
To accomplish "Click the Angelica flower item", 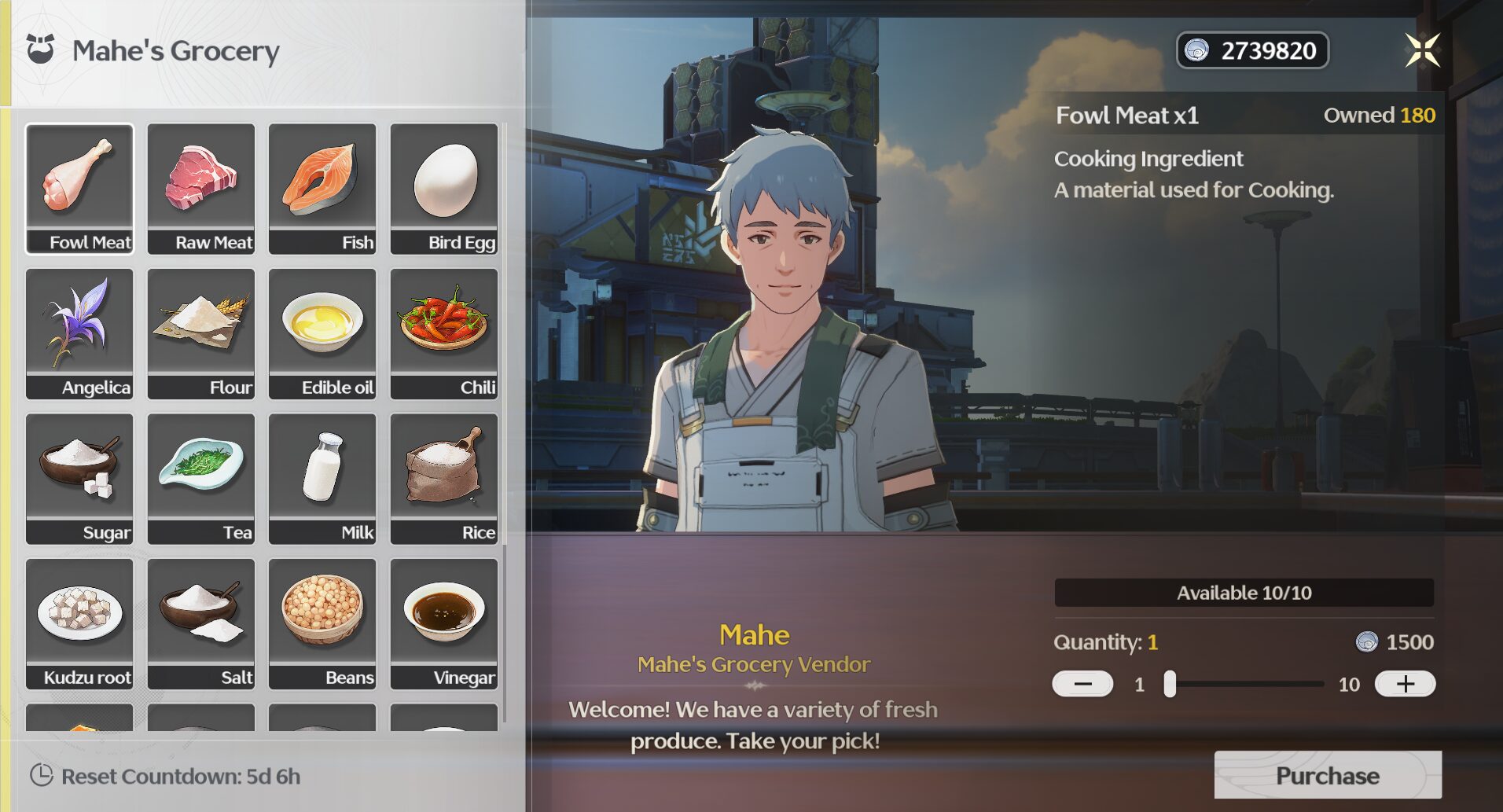I will pyautogui.click(x=79, y=333).
